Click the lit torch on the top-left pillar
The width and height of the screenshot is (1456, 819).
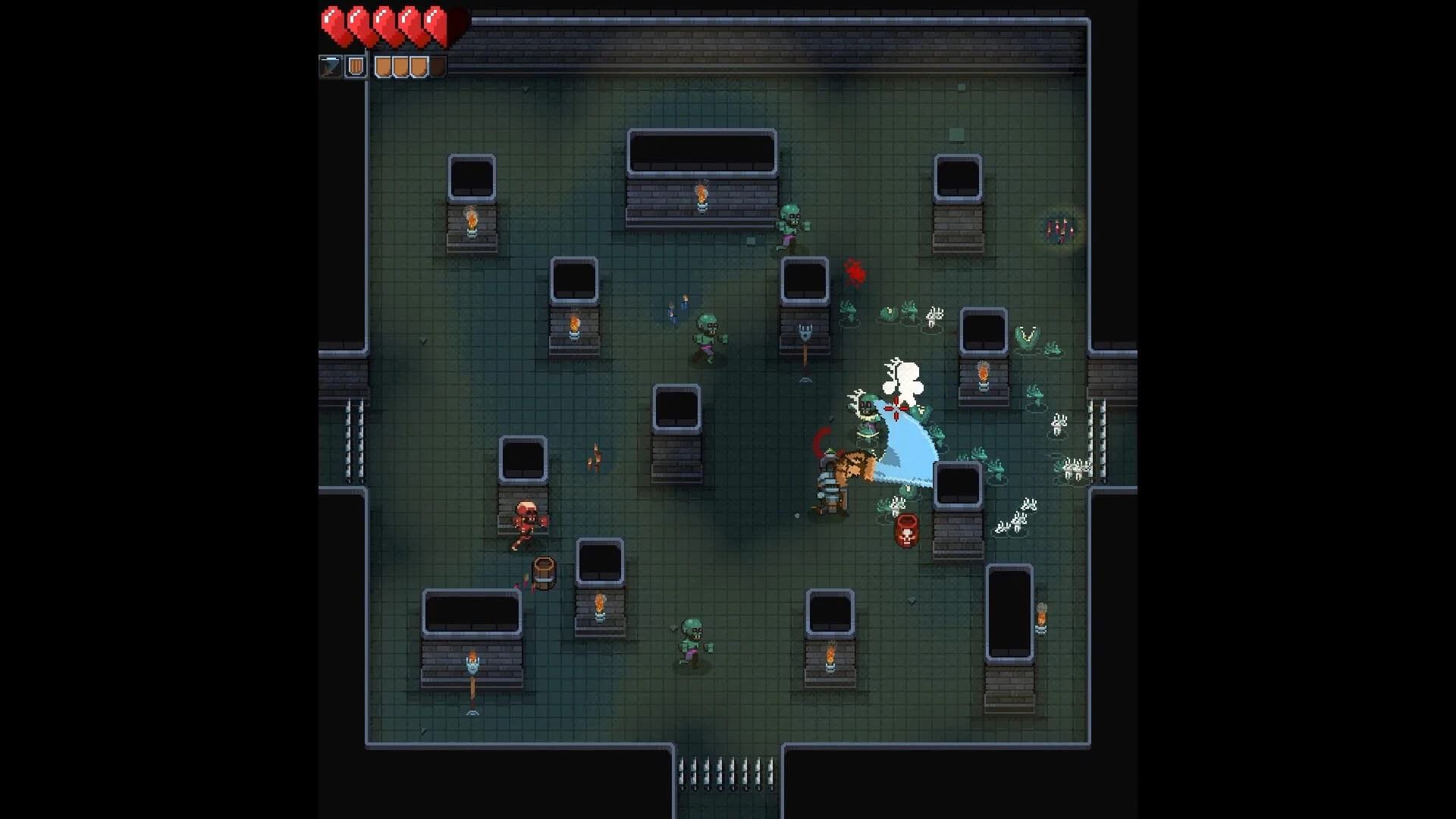coord(471,218)
